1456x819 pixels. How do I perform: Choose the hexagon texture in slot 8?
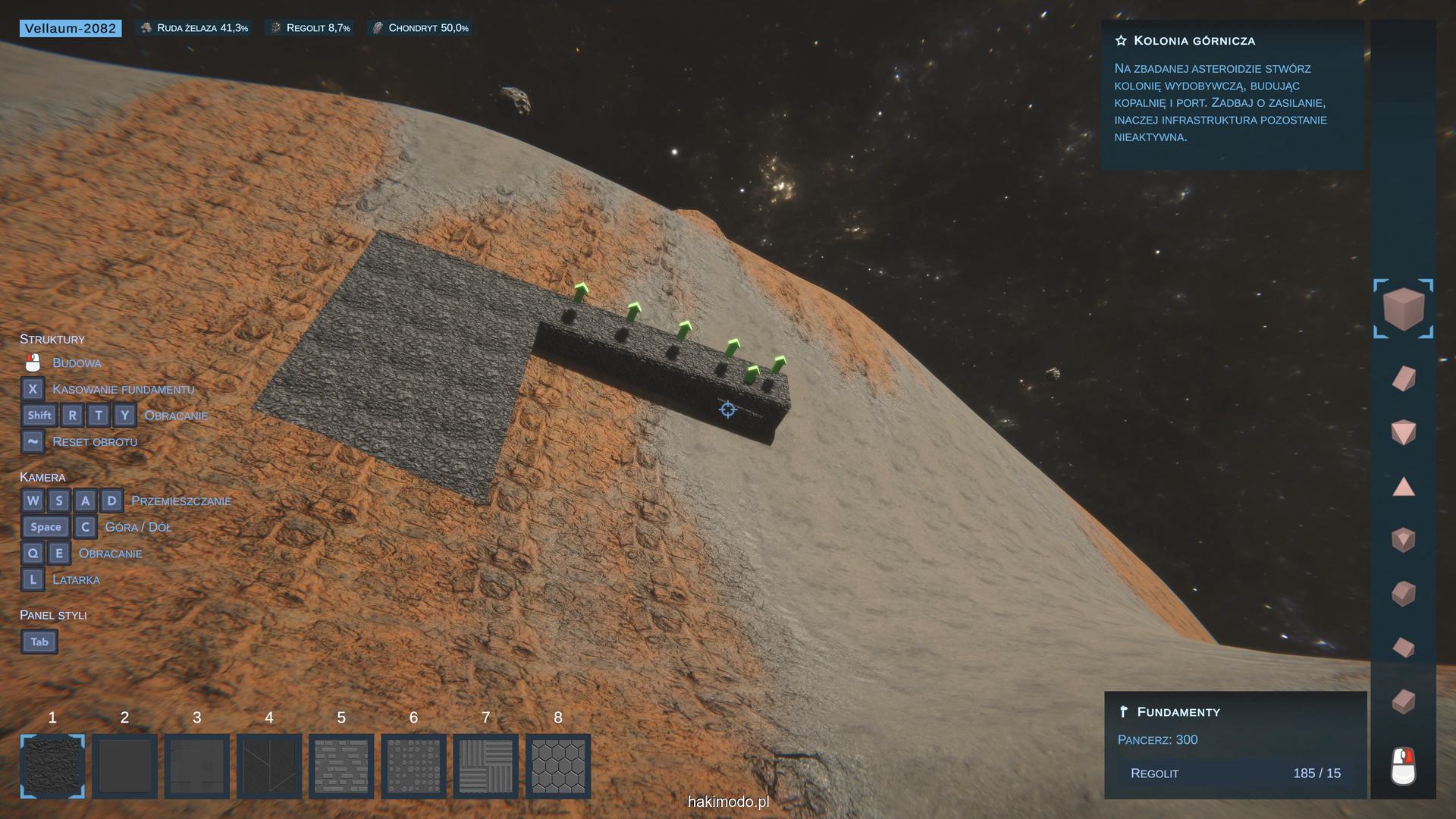[x=558, y=766]
